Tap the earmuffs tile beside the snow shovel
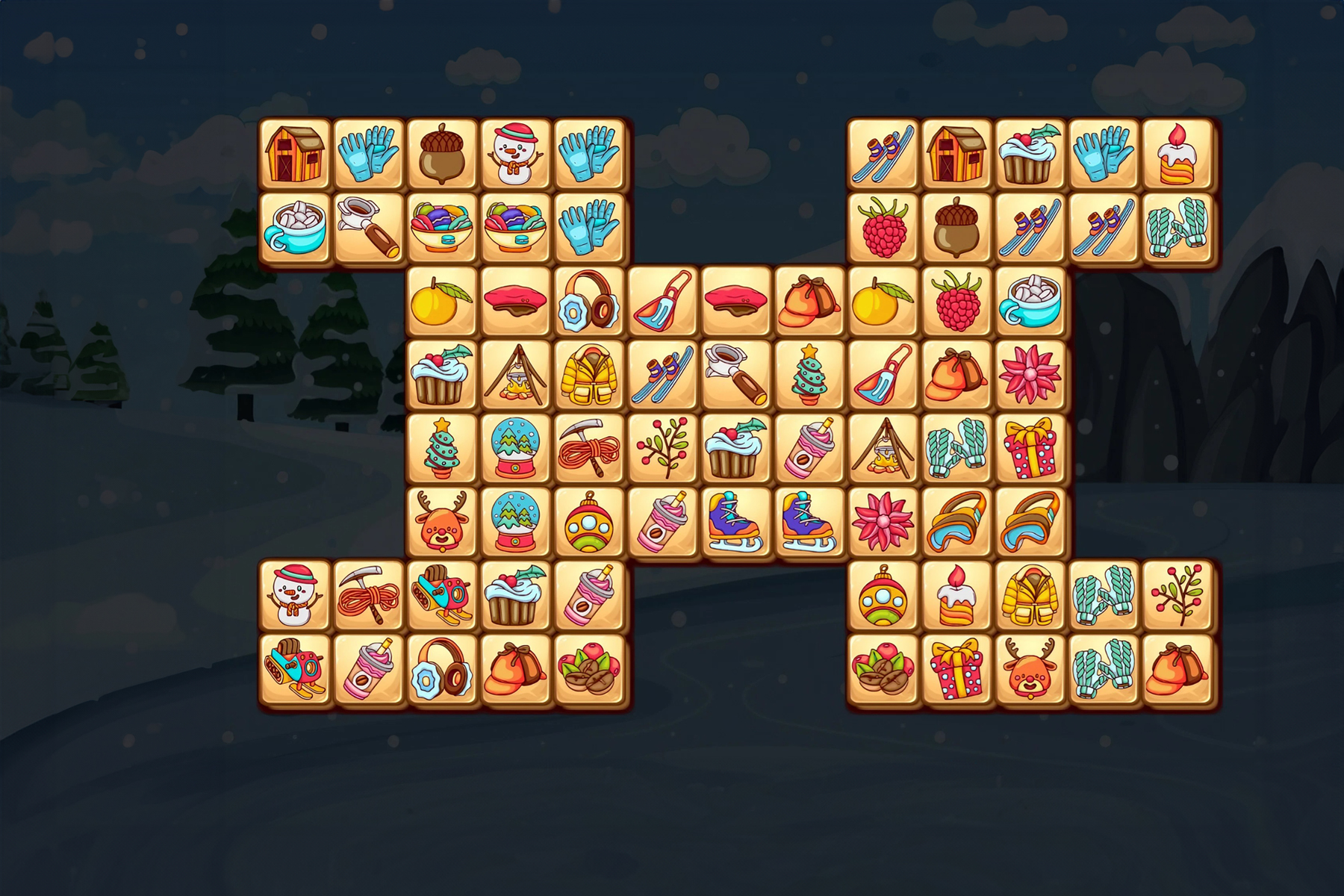 point(589,301)
